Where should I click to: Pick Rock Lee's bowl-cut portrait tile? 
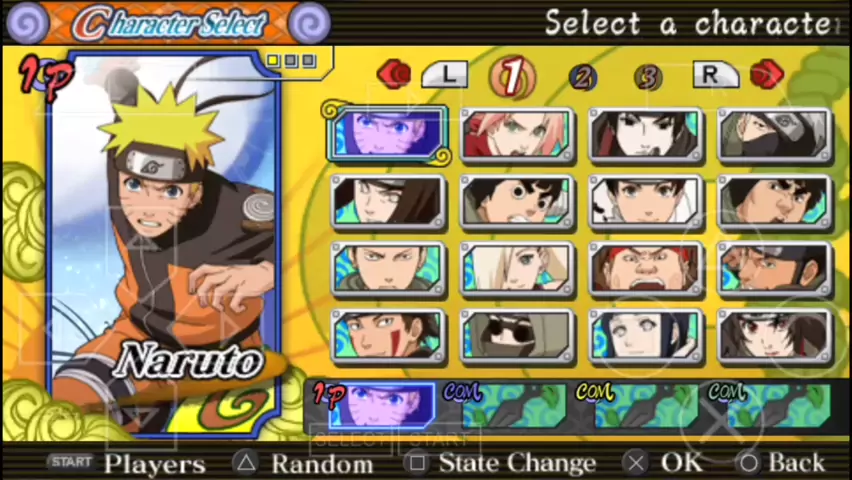[x=517, y=203]
